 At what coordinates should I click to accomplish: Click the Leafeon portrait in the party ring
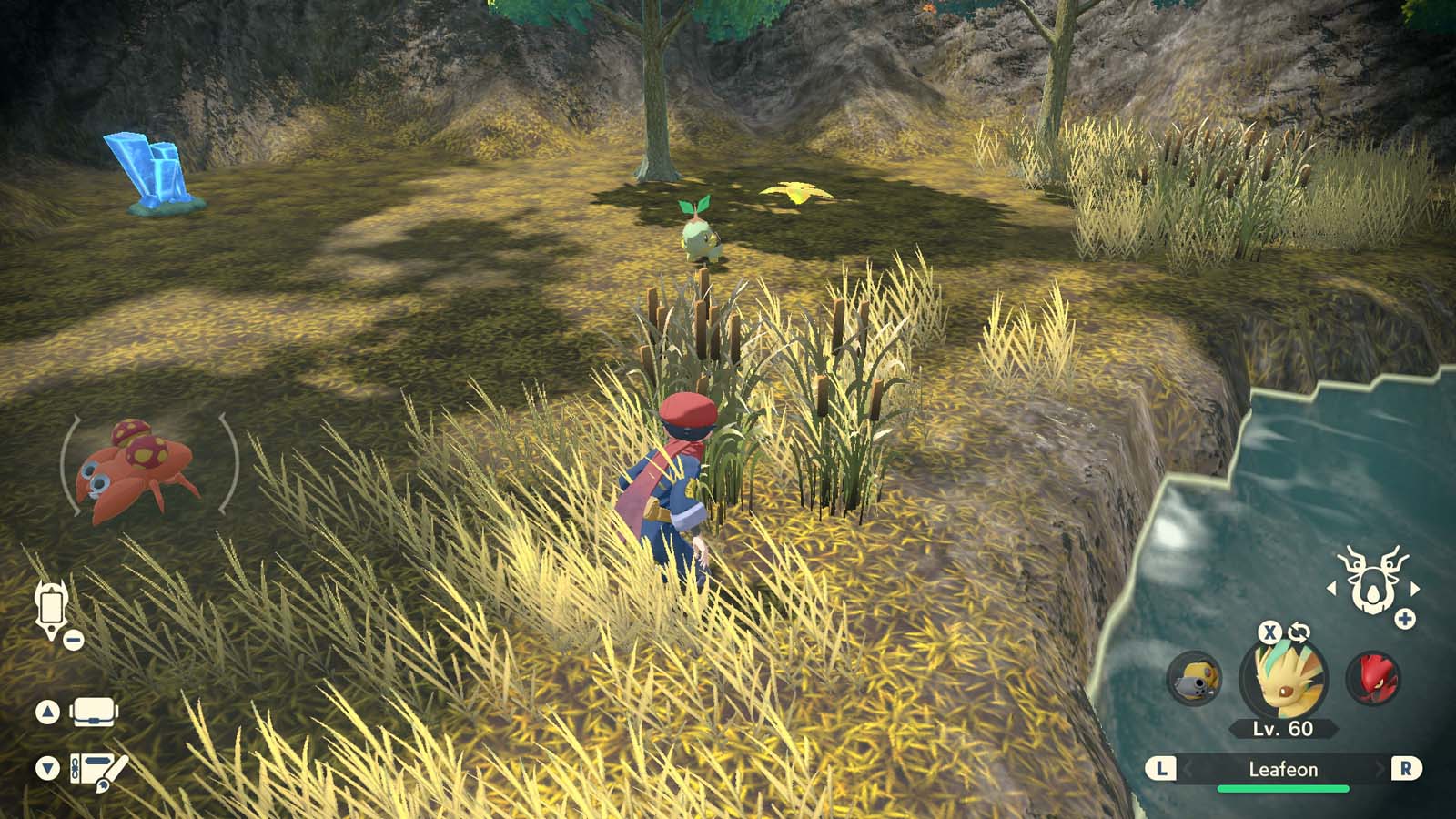1283,678
